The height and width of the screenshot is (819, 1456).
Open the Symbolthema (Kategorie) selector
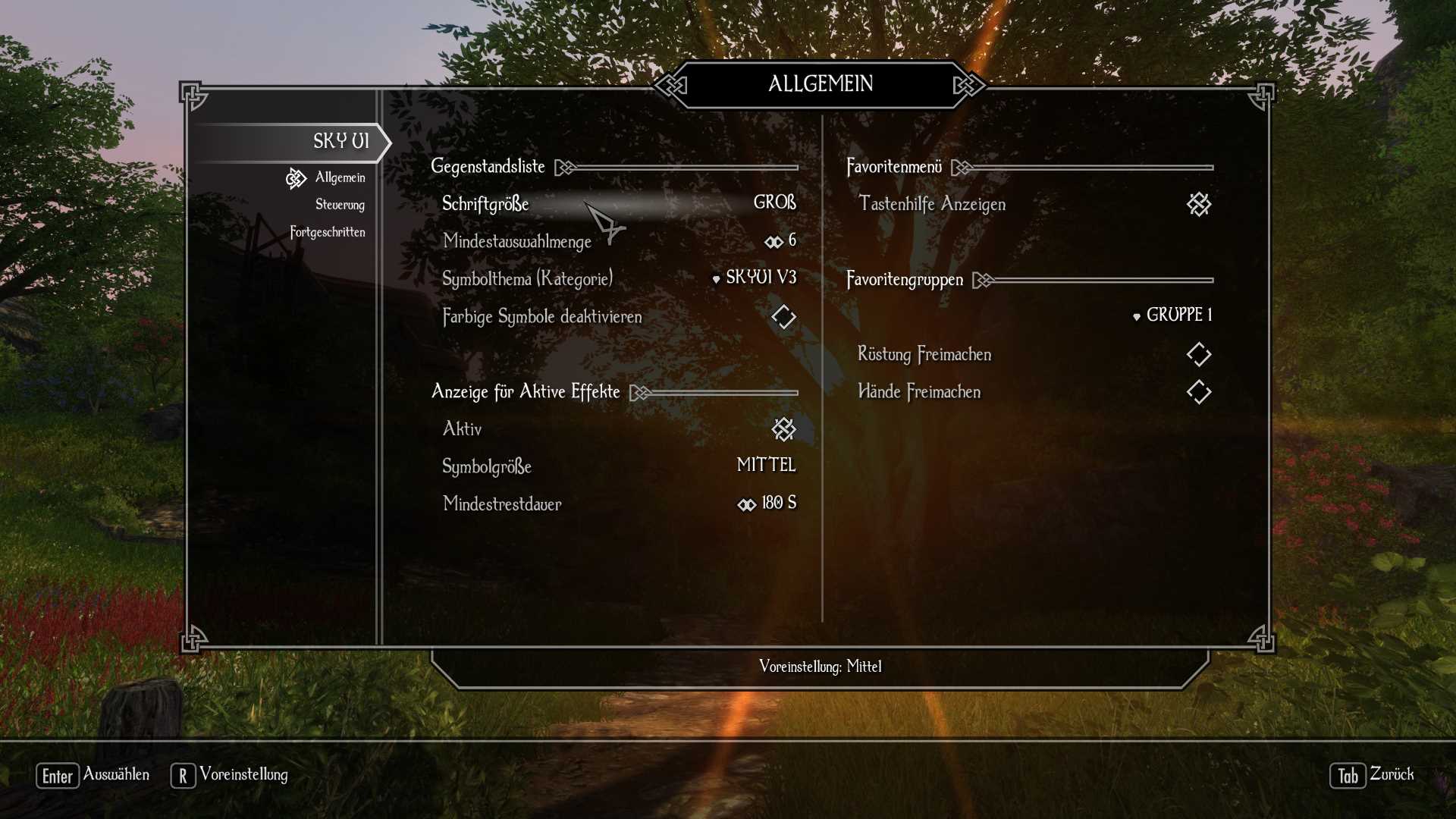pyautogui.click(x=761, y=278)
